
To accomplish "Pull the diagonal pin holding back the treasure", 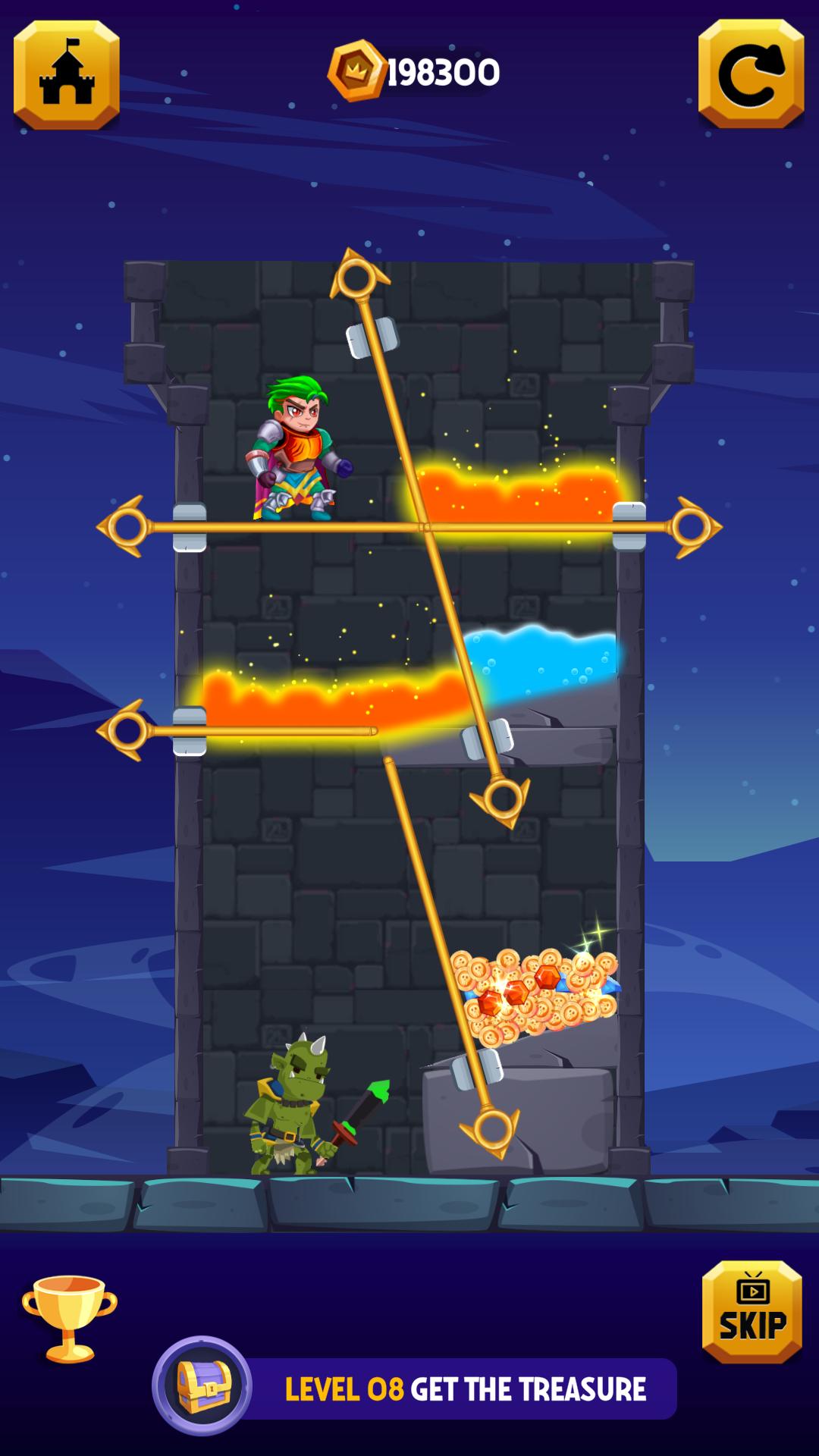I will coord(493,1130).
